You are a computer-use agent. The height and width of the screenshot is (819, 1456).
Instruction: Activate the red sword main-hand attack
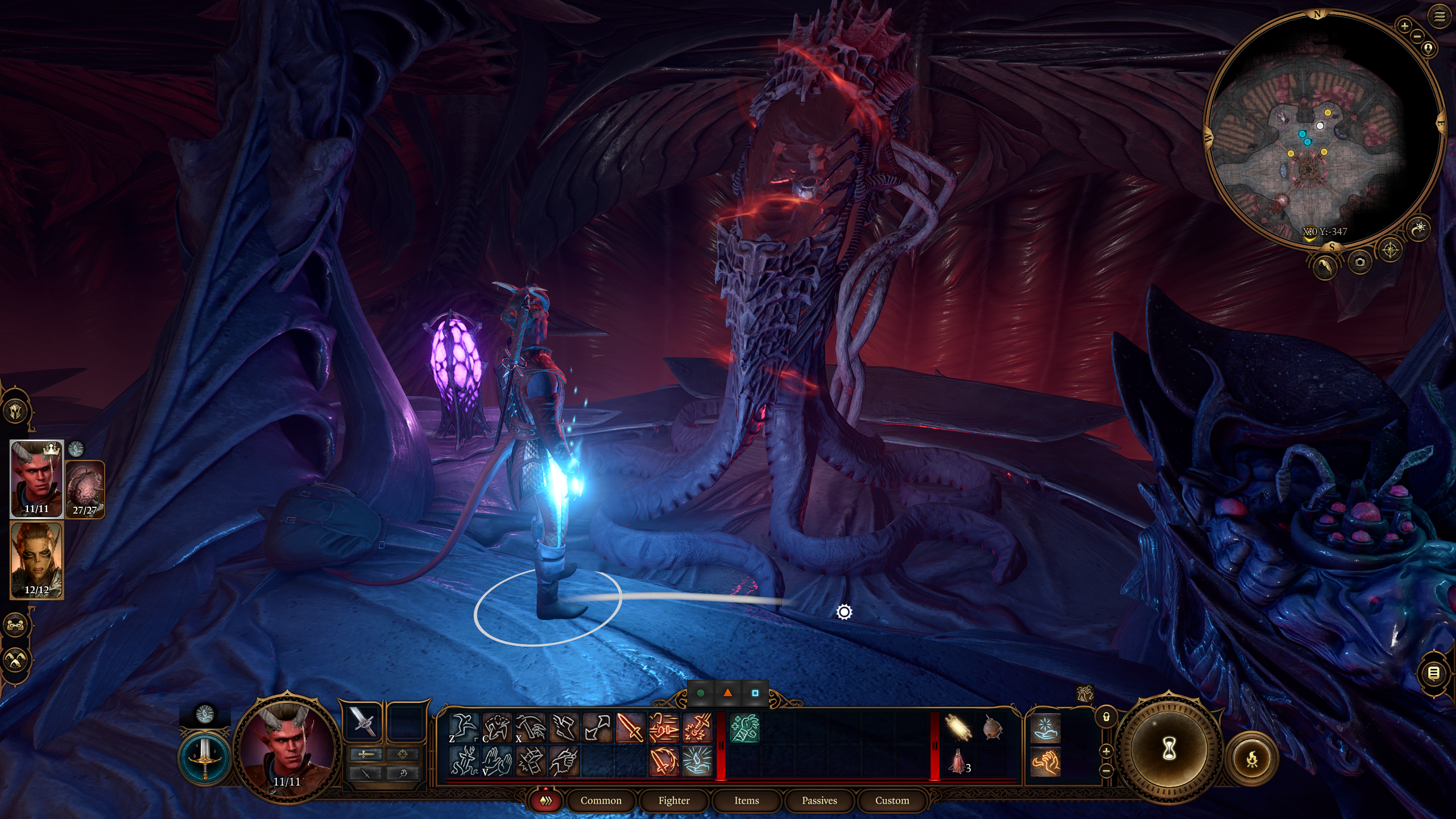630,727
